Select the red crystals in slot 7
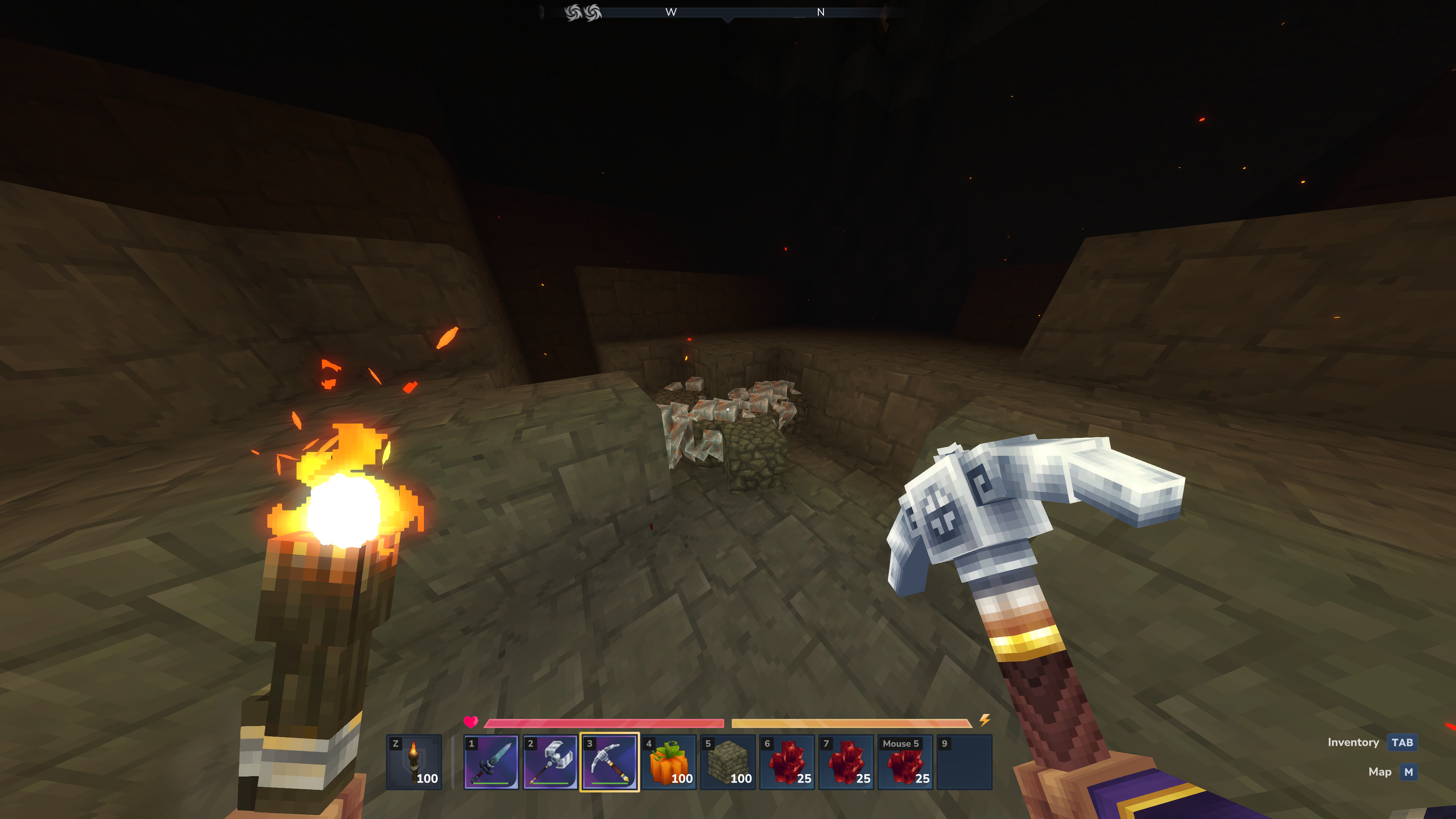 tap(846, 761)
